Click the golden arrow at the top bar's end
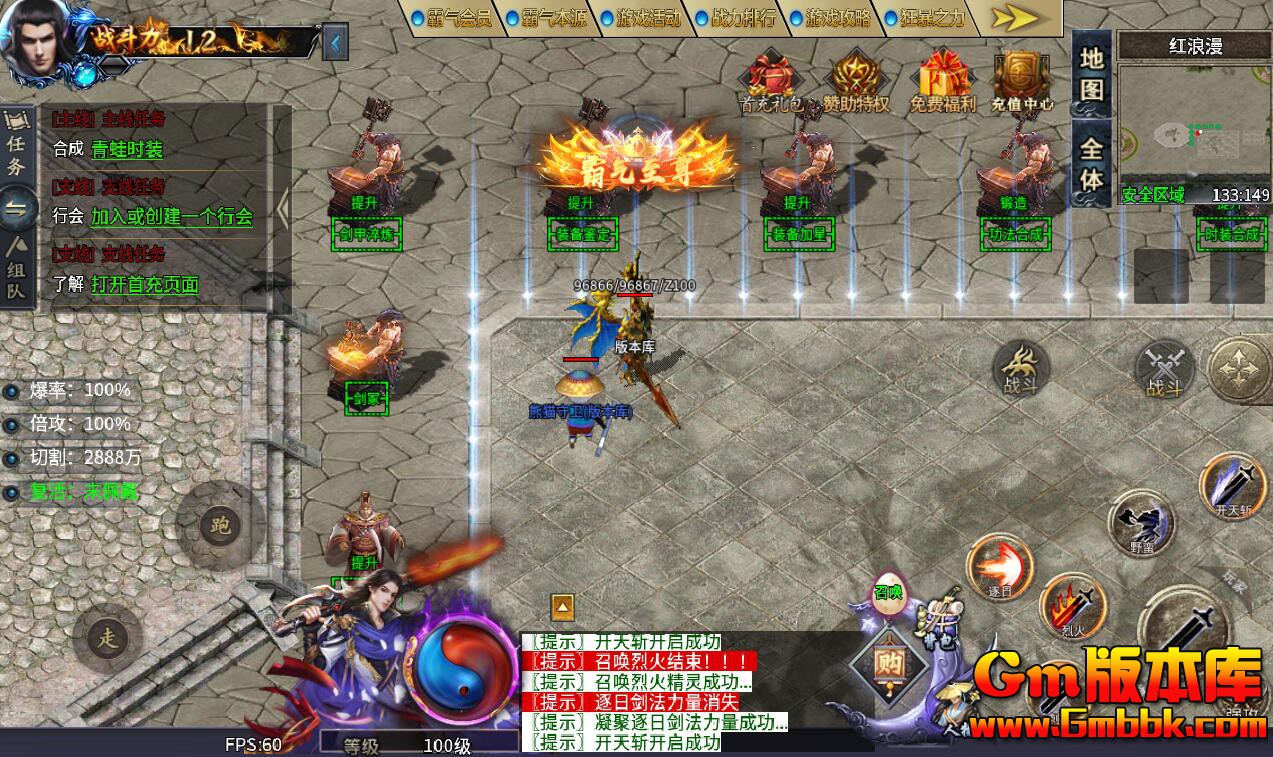 pyautogui.click(x=1018, y=18)
